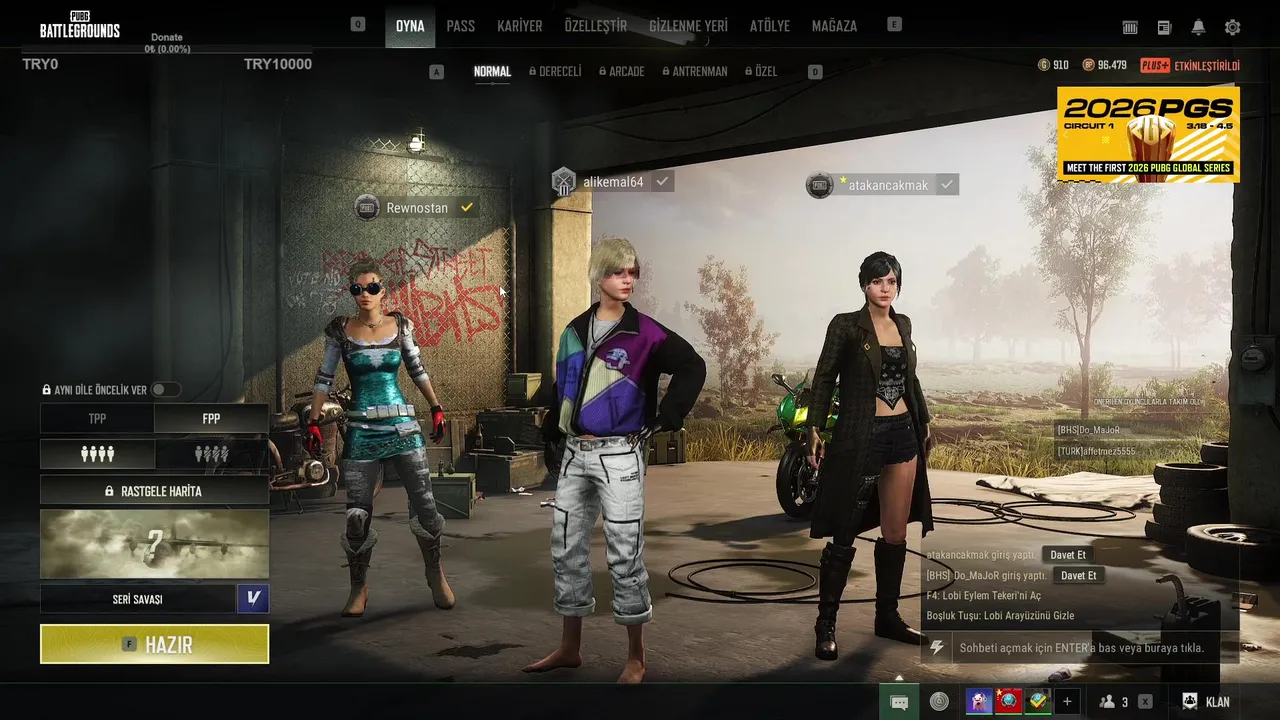The height and width of the screenshot is (720, 1280).
Task: Open the ATÖLYE workshop tab
Action: pos(770,26)
